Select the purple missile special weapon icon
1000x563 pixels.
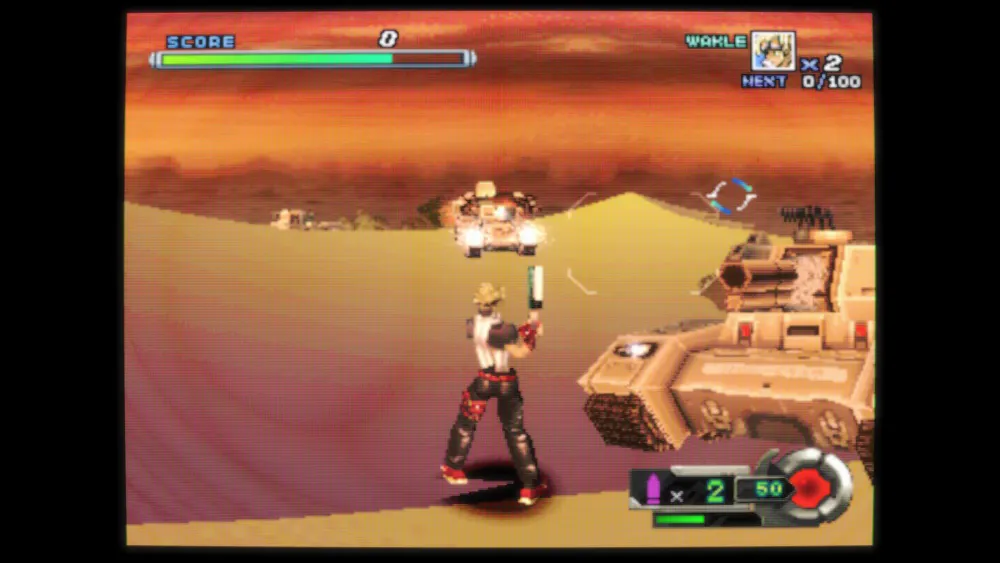click(x=653, y=490)
